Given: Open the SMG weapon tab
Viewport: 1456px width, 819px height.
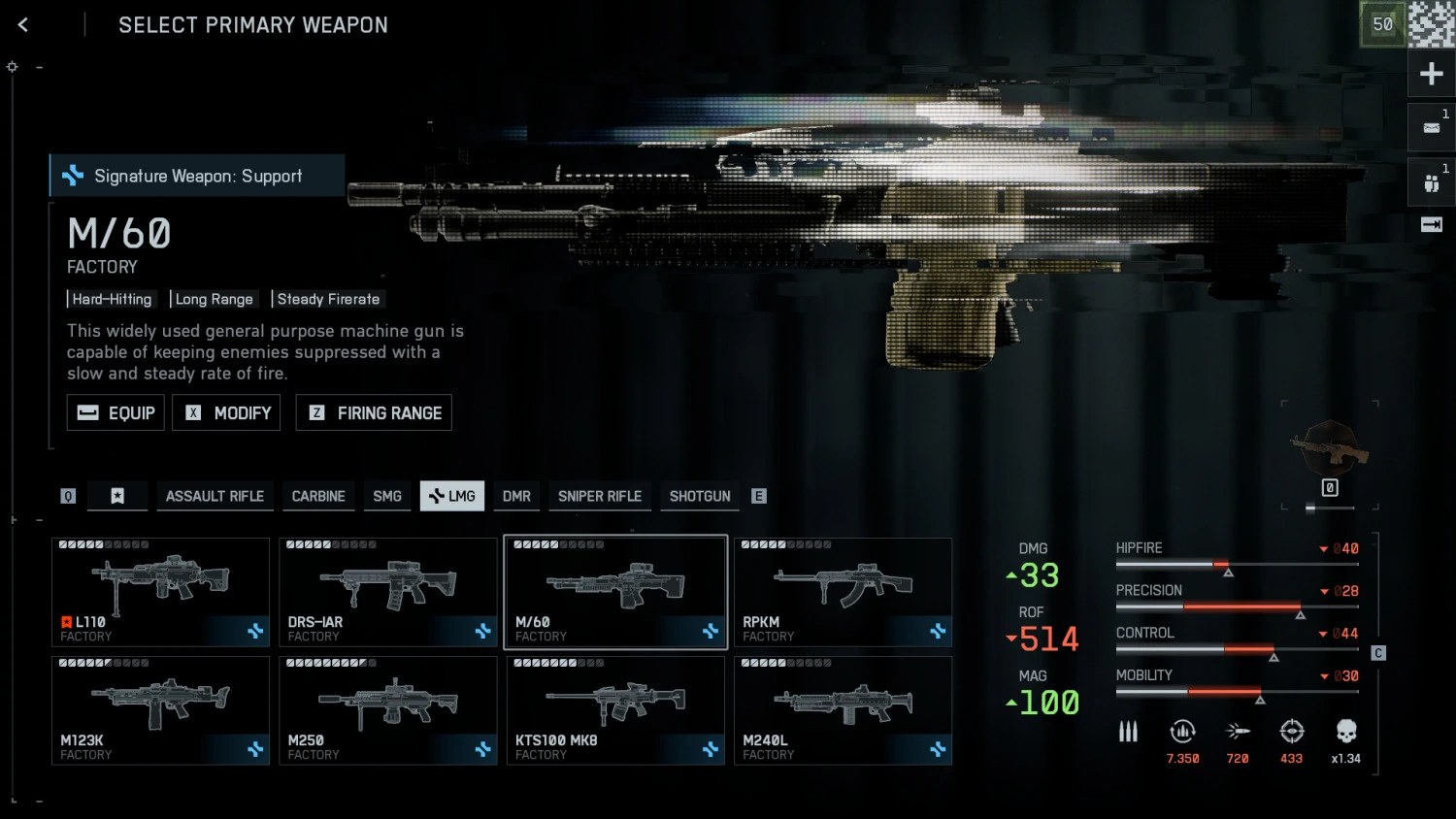Looking at the screenshot, I should click(x=387, y=496).
